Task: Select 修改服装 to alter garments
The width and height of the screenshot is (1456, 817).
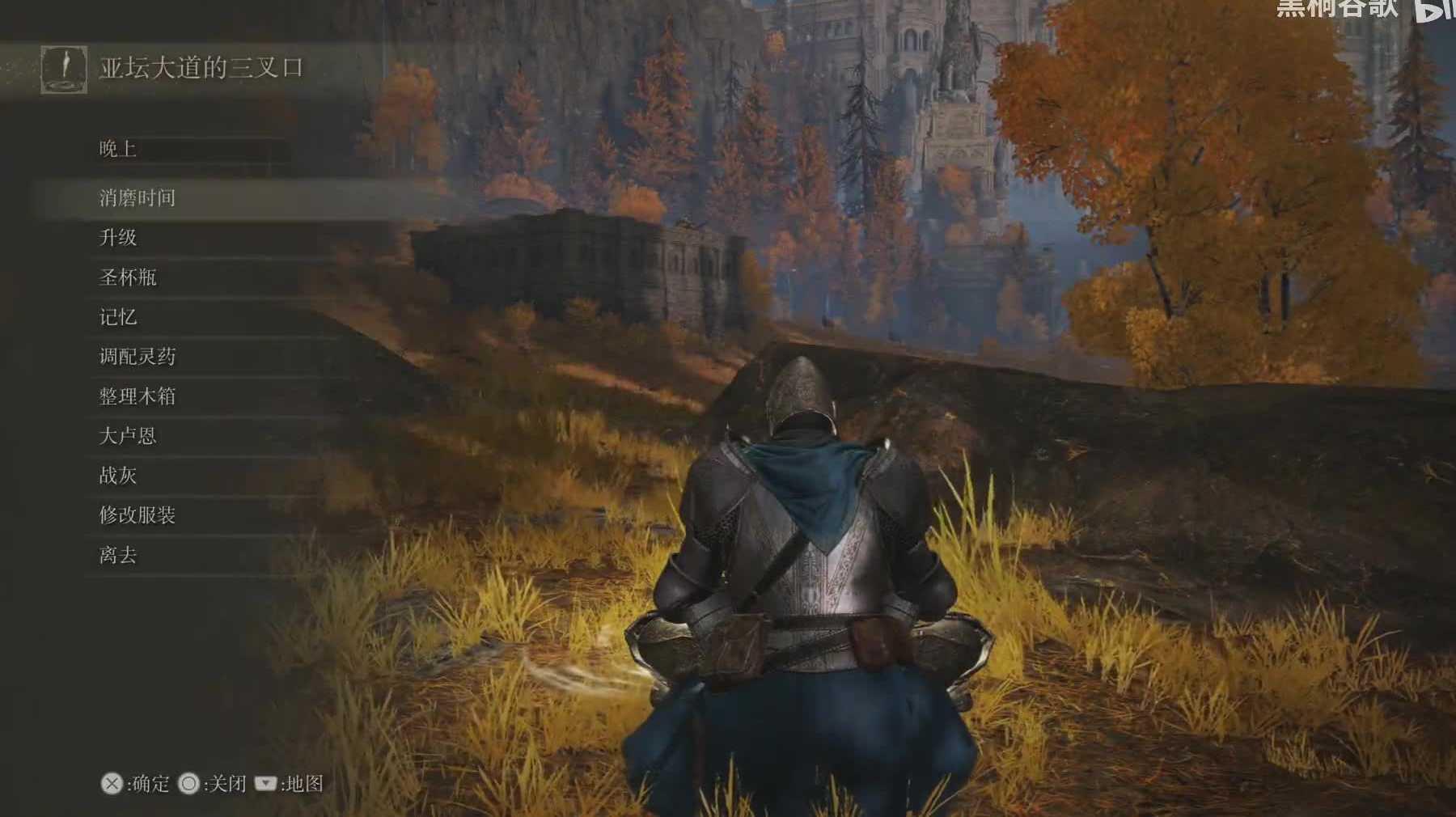Action: pos(138,515)
